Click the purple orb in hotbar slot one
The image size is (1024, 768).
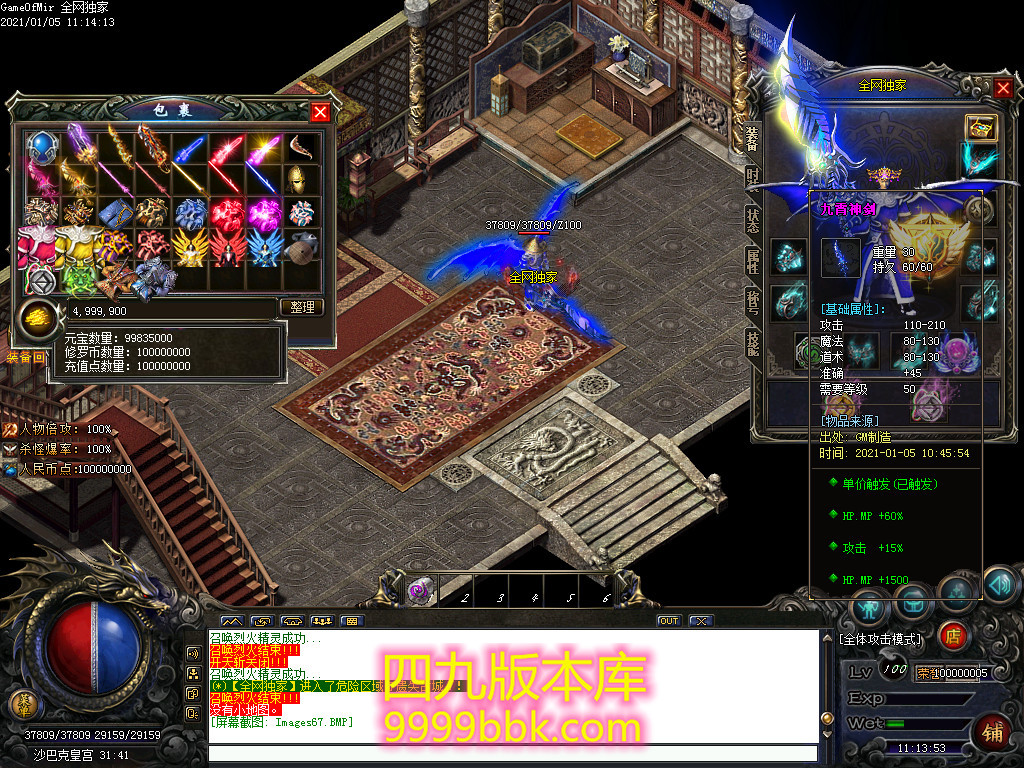[418, 591]
